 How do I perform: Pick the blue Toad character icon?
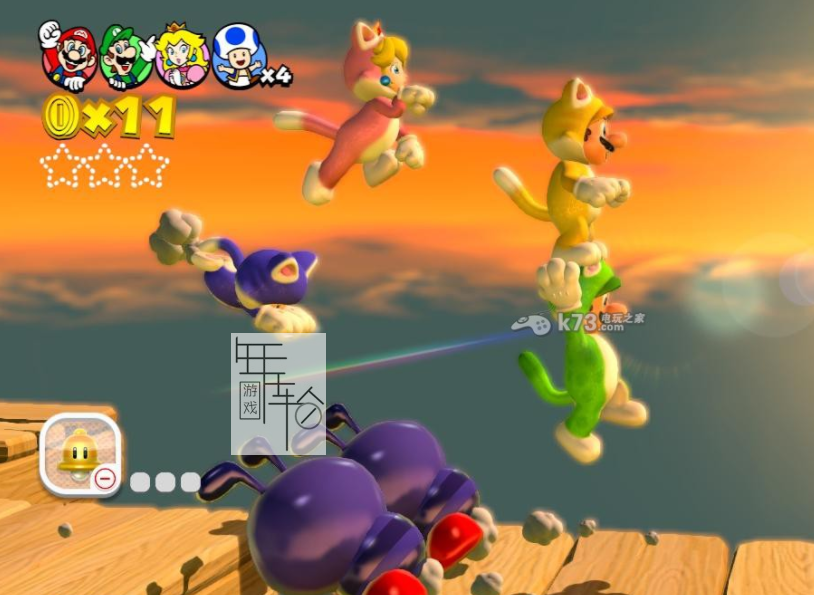pos(238,57)
